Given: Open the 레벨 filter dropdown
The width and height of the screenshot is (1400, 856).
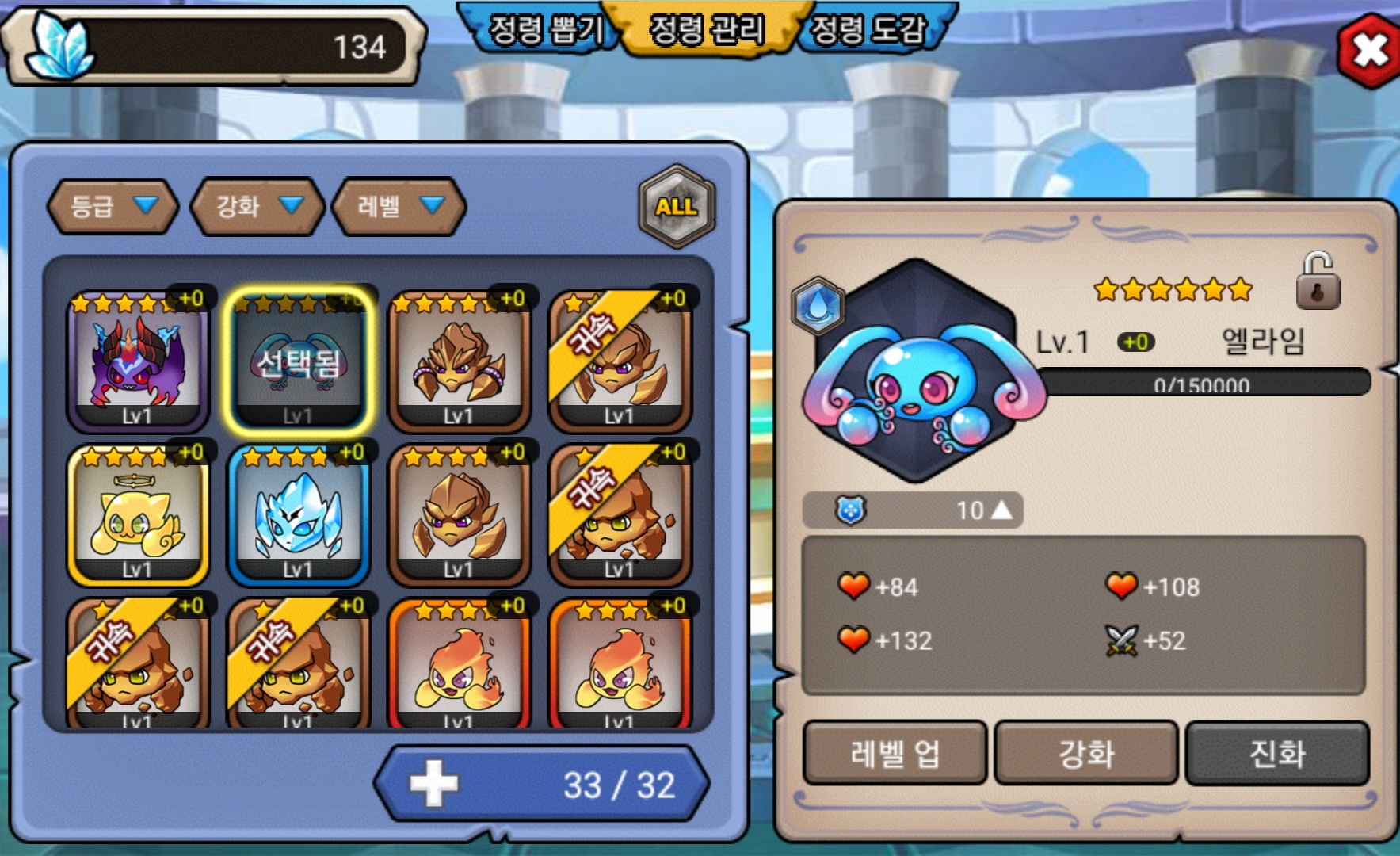Looking at the screenshot, I should (399, 207).
